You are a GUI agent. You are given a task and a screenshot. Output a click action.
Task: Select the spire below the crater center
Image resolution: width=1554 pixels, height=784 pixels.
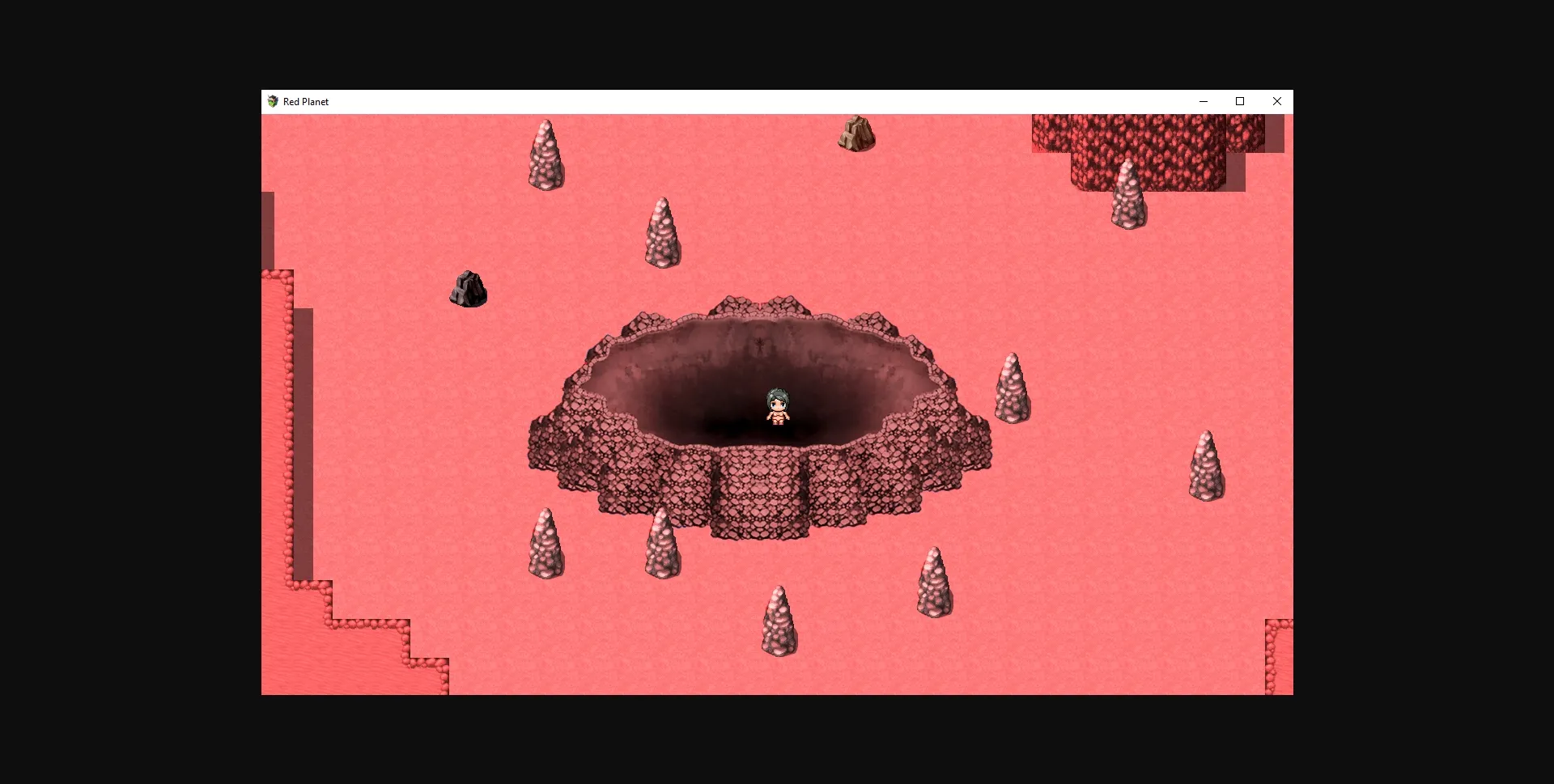pos(779,619)
